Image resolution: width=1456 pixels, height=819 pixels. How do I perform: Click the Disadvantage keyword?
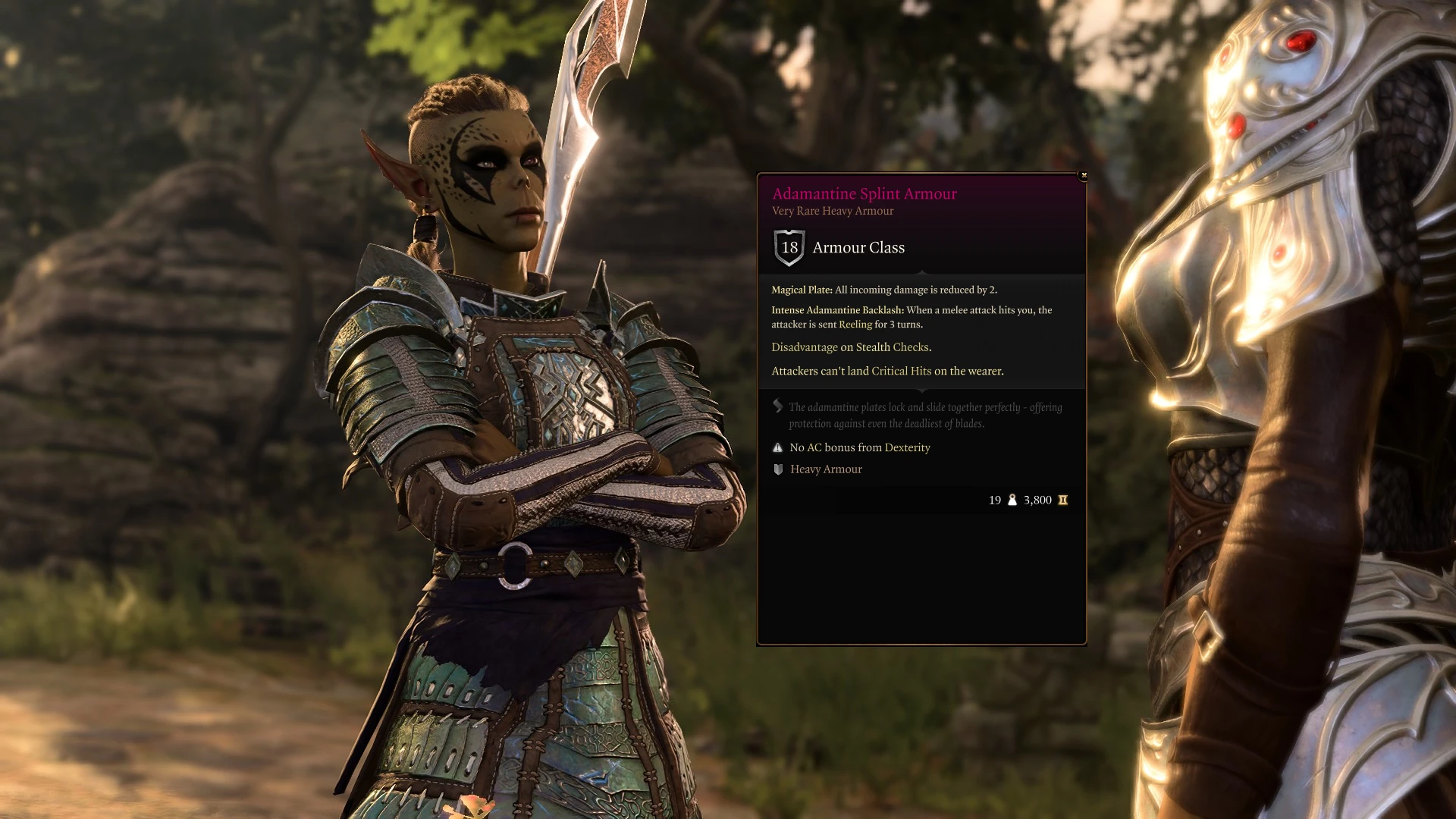(804, 347)
